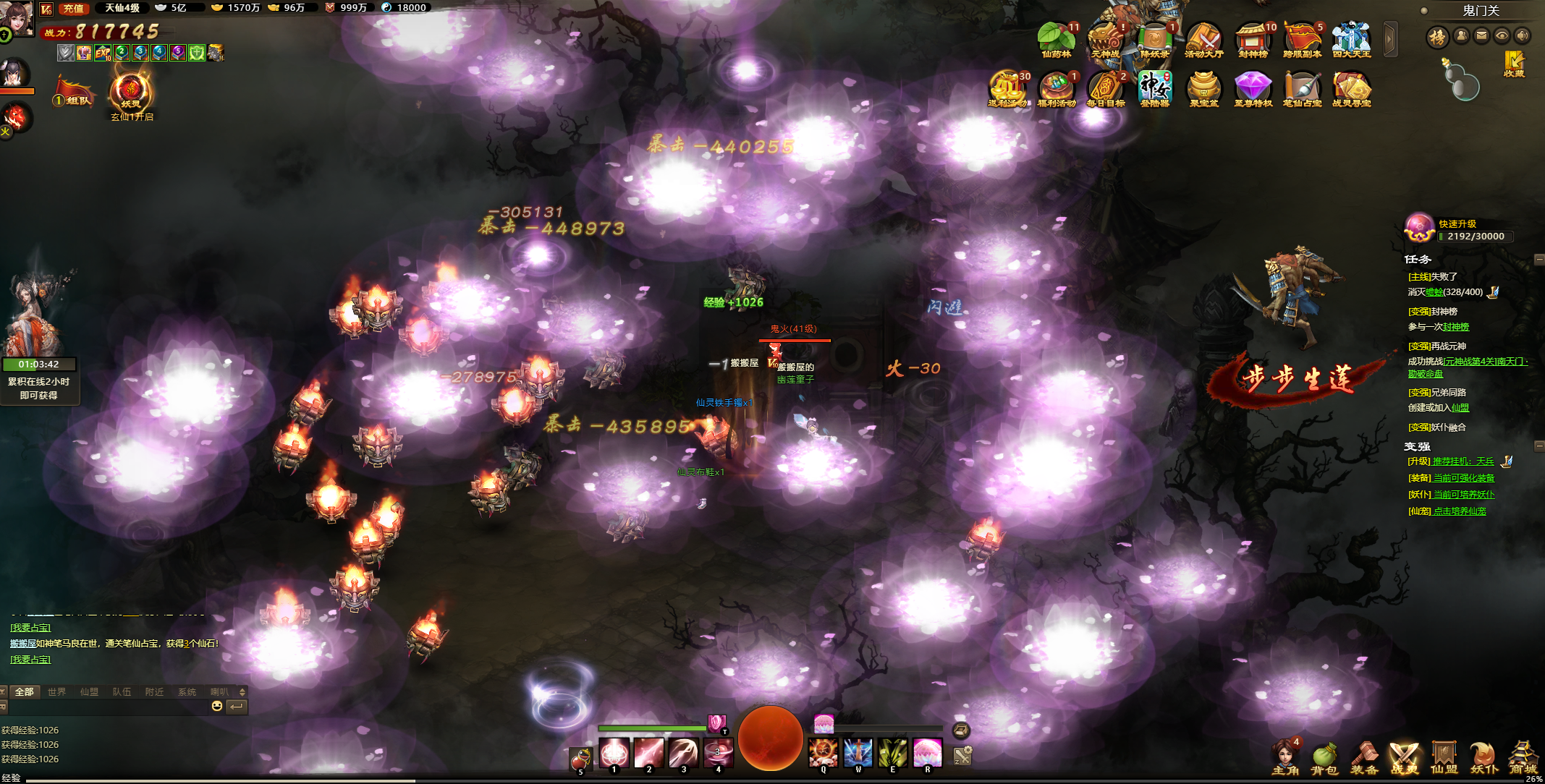Screen dimensions: 1545x784
Task: Open the chat emoji smiley picker
Action: pyautogui.click(x=216, y=707)
